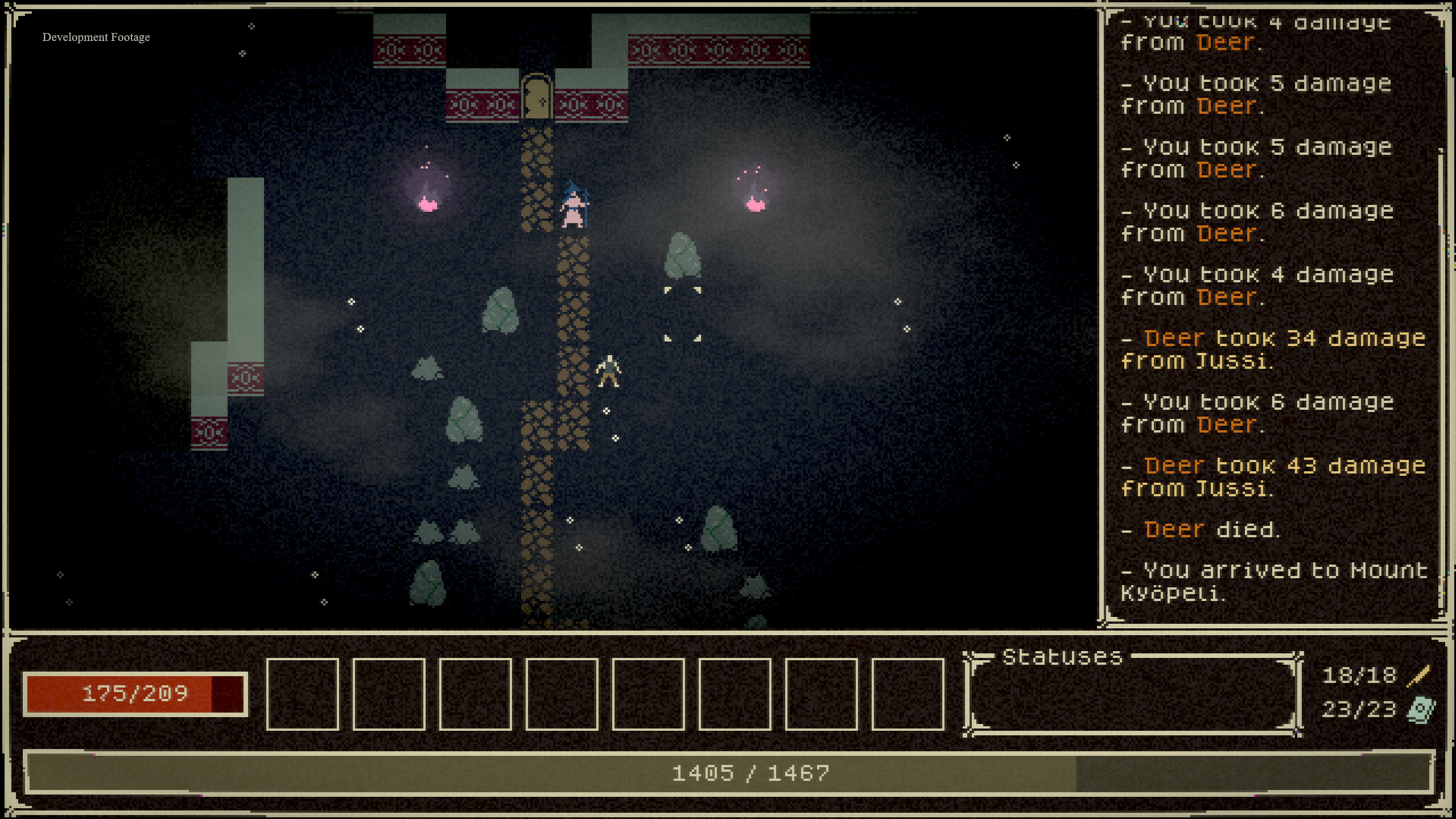Click the ghost spirit icon beside 23/23 counter
This screenshot has height=819, width=1456.
pyautogui.click(x=1421, y=709)
